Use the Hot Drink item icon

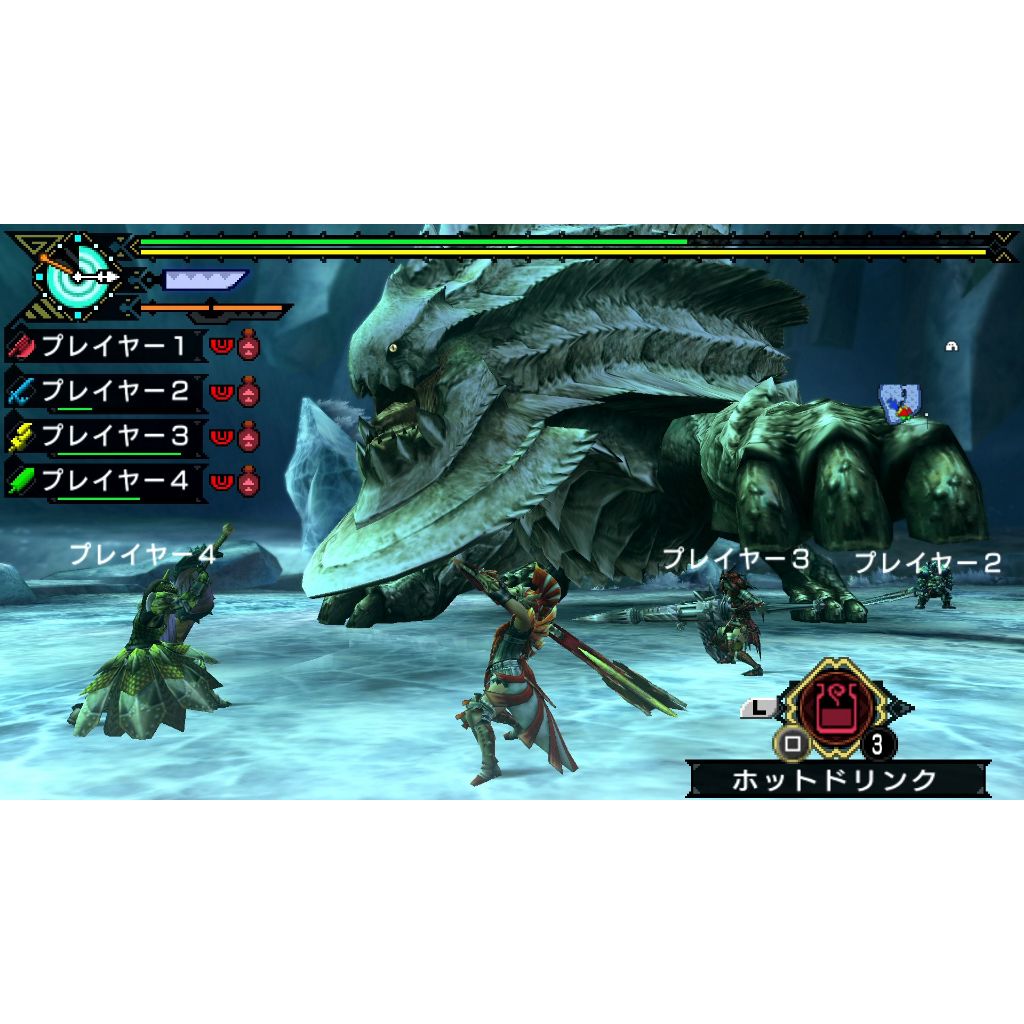click(x=828, y=708)
